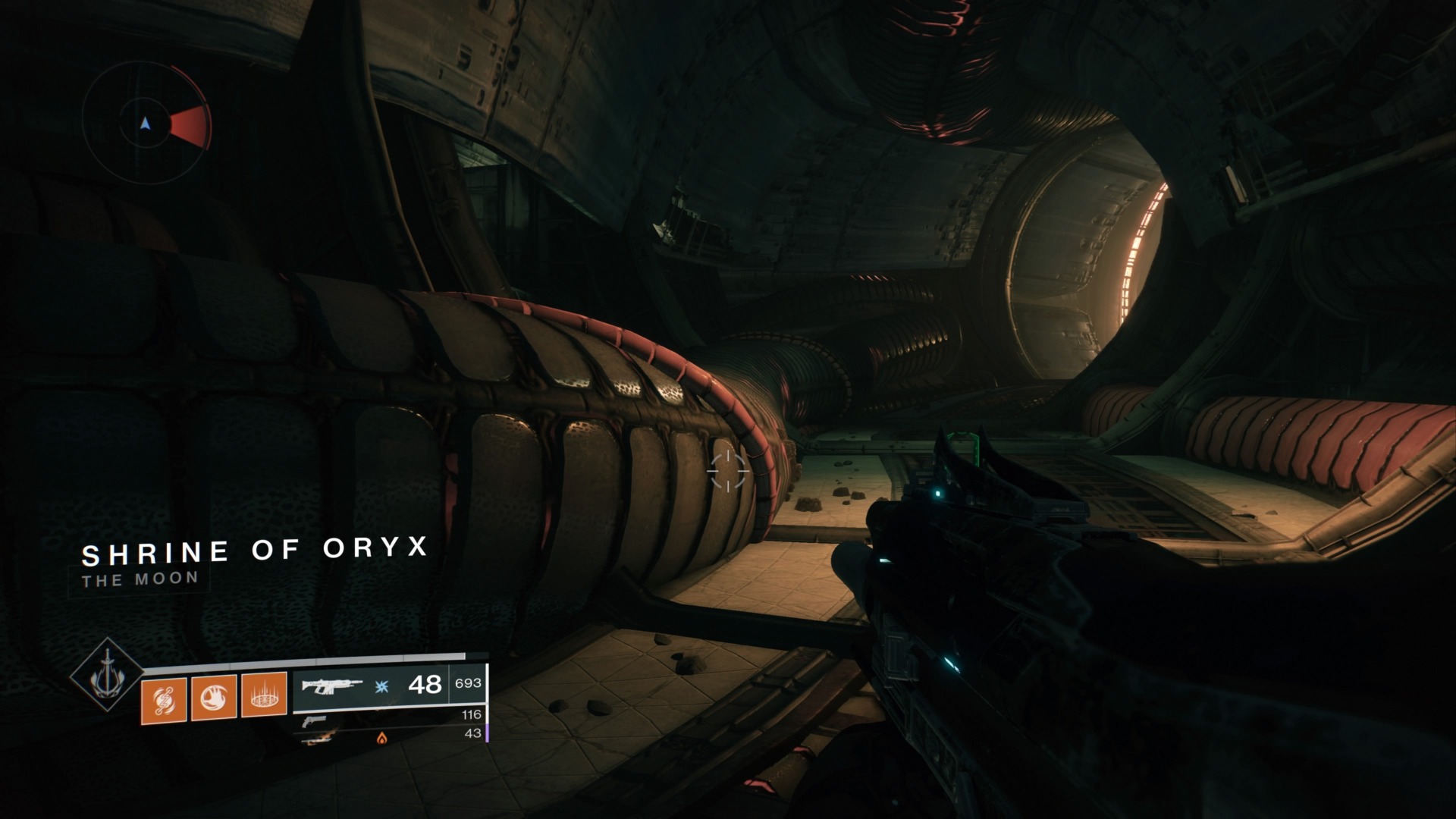This screenshot has height=819, width=1456.
Task: Click the radar in the corner
Action: point(145,124)
